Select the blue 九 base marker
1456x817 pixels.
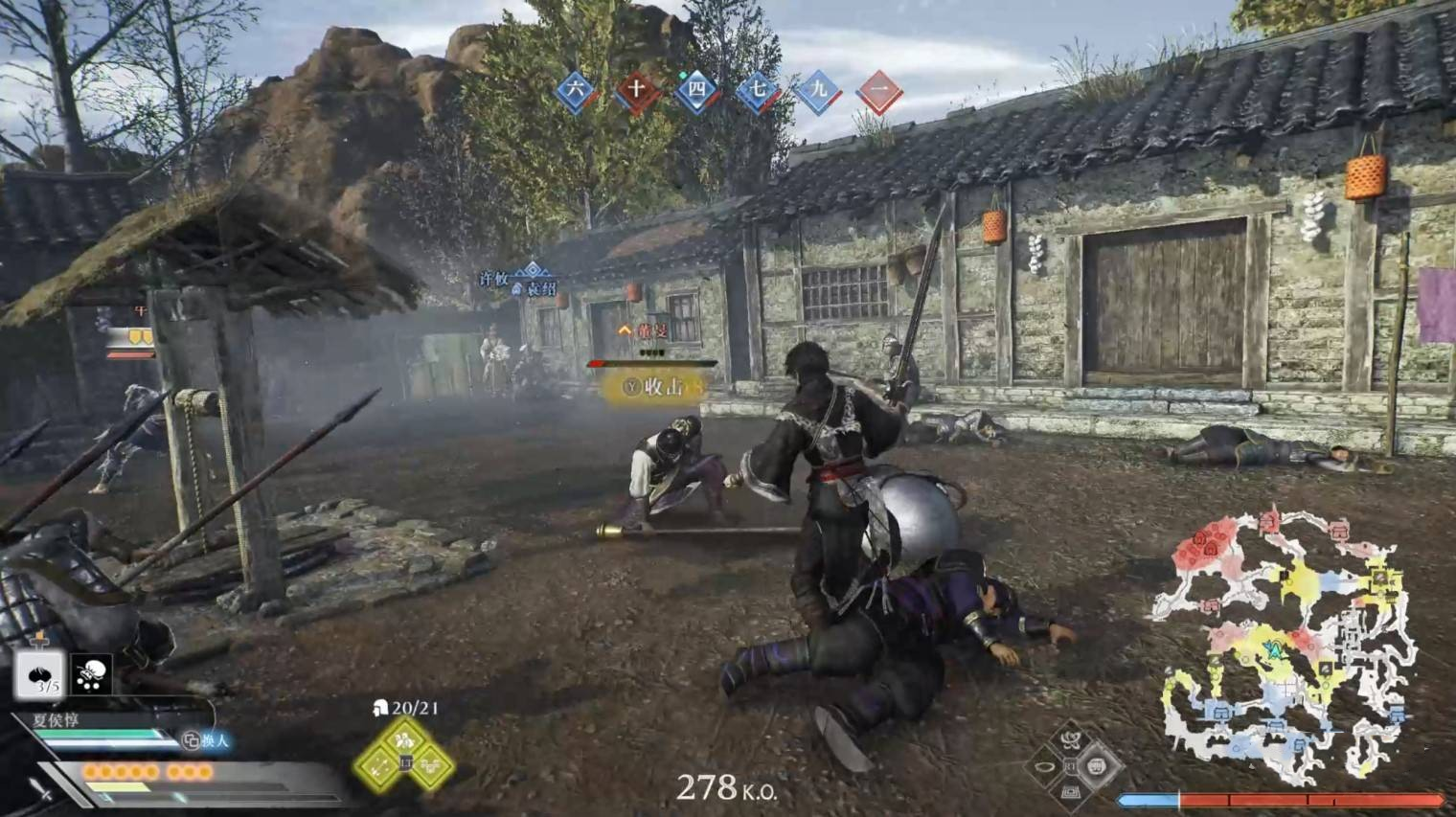click(819, 91)
